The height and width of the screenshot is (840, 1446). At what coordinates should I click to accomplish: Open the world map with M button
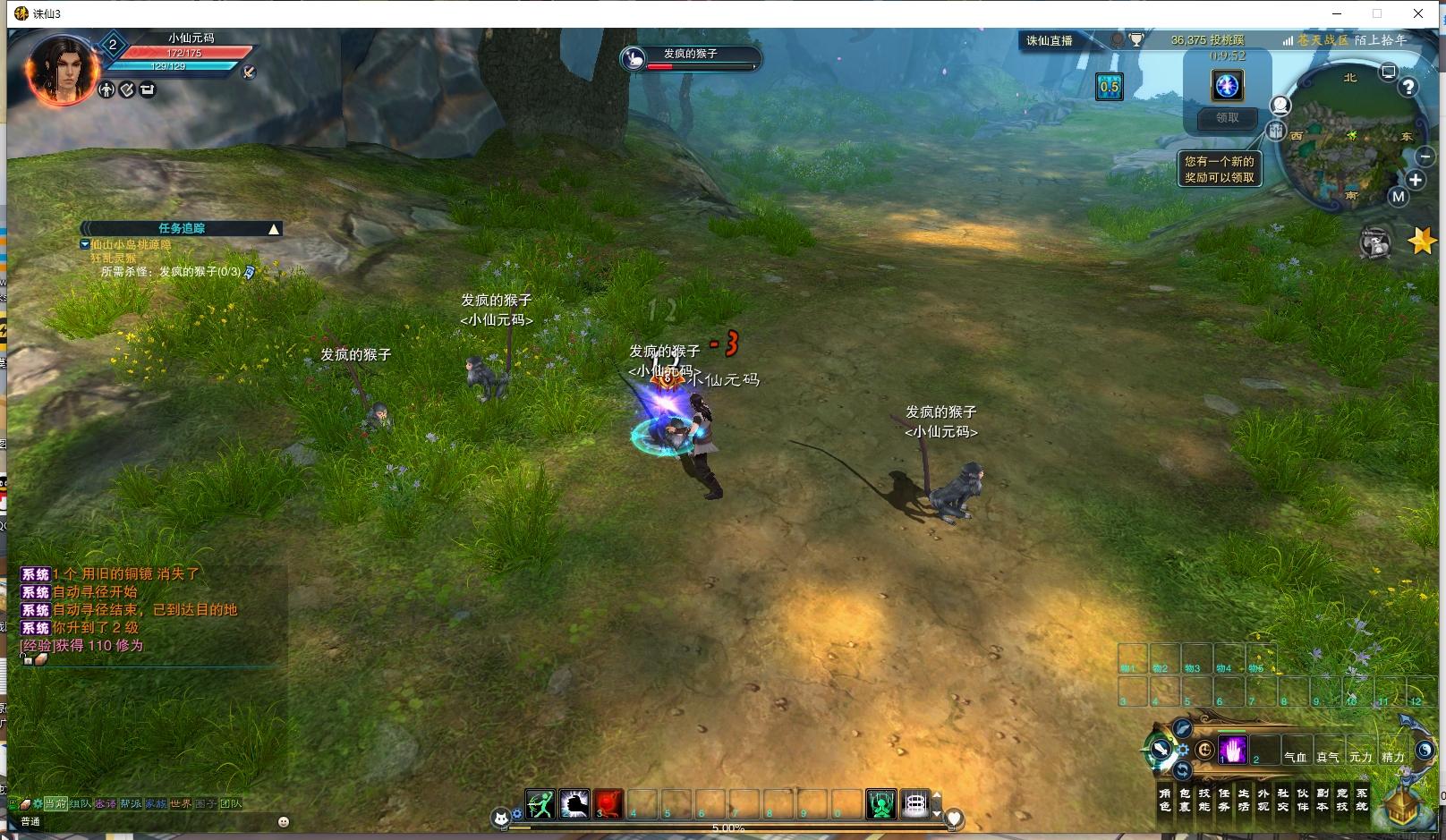click(x=1398, y=197)
